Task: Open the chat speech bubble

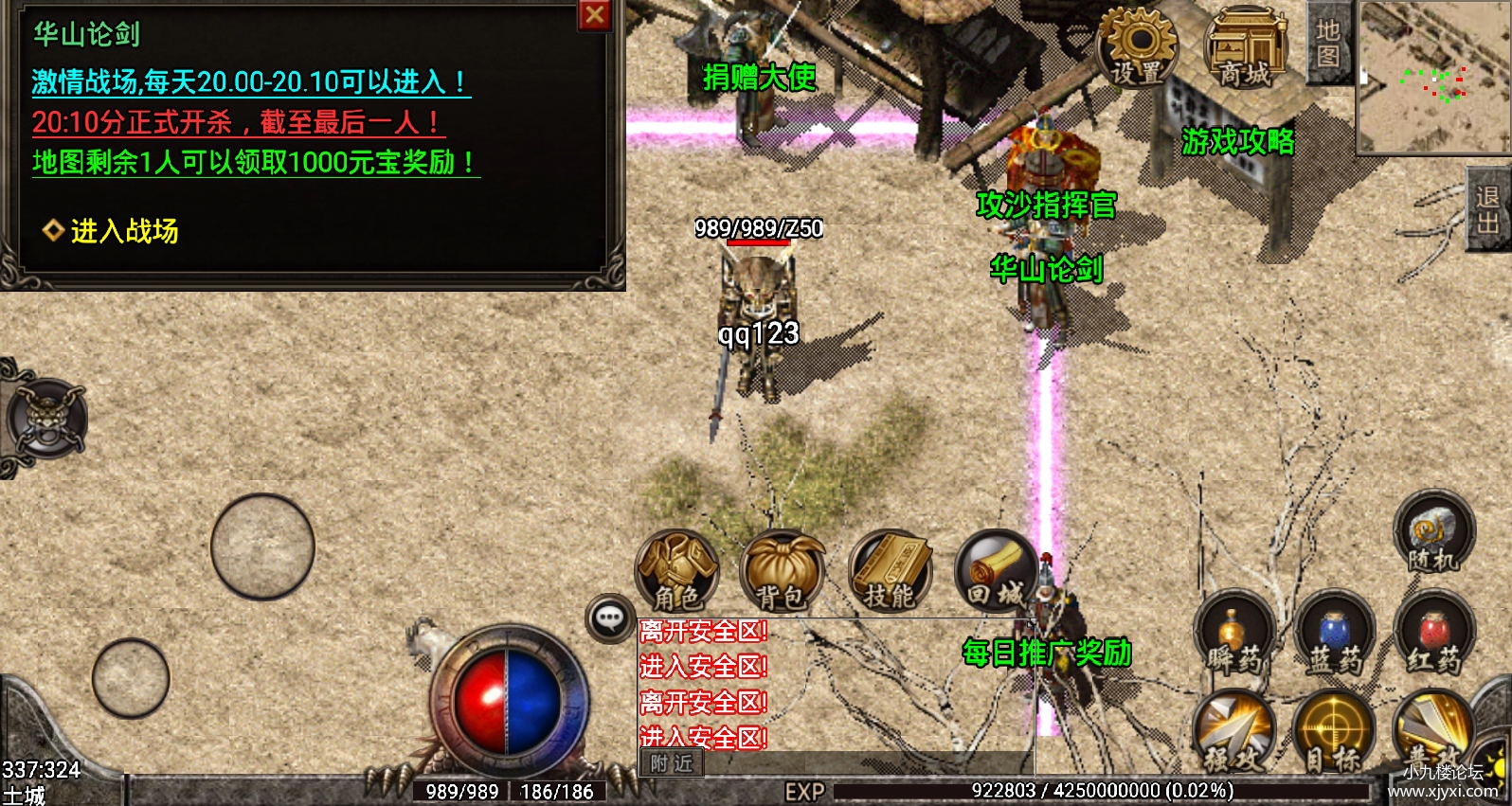Action: tap(610, 619)
